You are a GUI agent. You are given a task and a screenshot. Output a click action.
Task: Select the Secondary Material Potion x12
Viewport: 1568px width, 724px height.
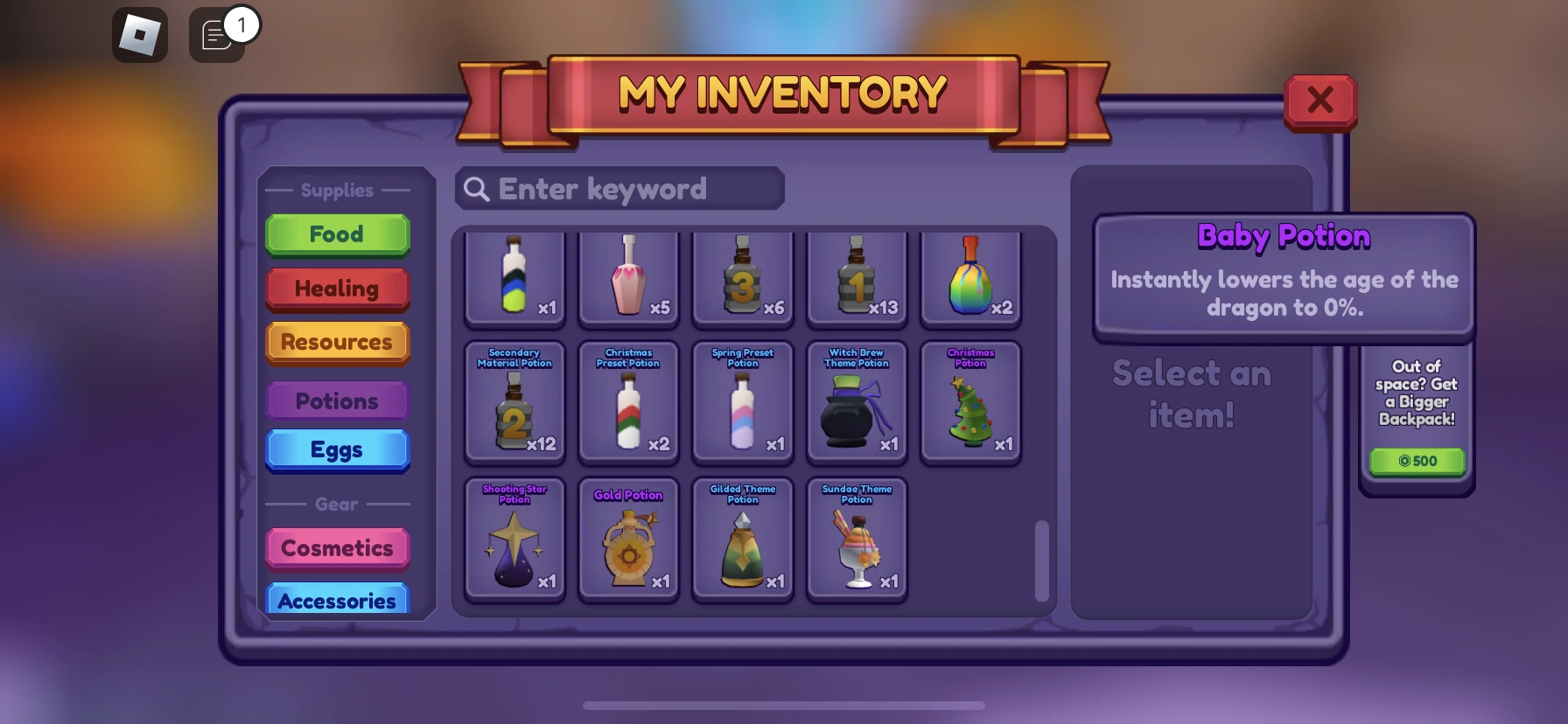[x=514, y=411]
